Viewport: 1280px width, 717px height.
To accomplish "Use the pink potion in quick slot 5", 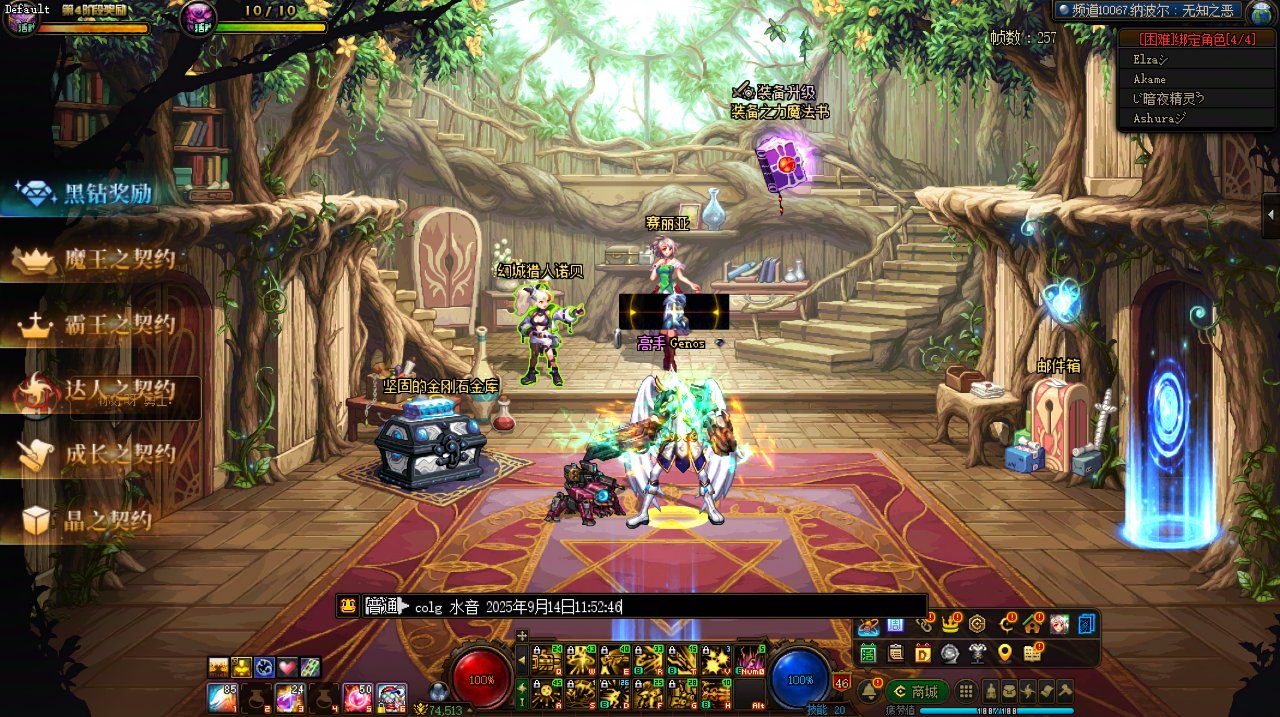I will click(x=357, y=697).
